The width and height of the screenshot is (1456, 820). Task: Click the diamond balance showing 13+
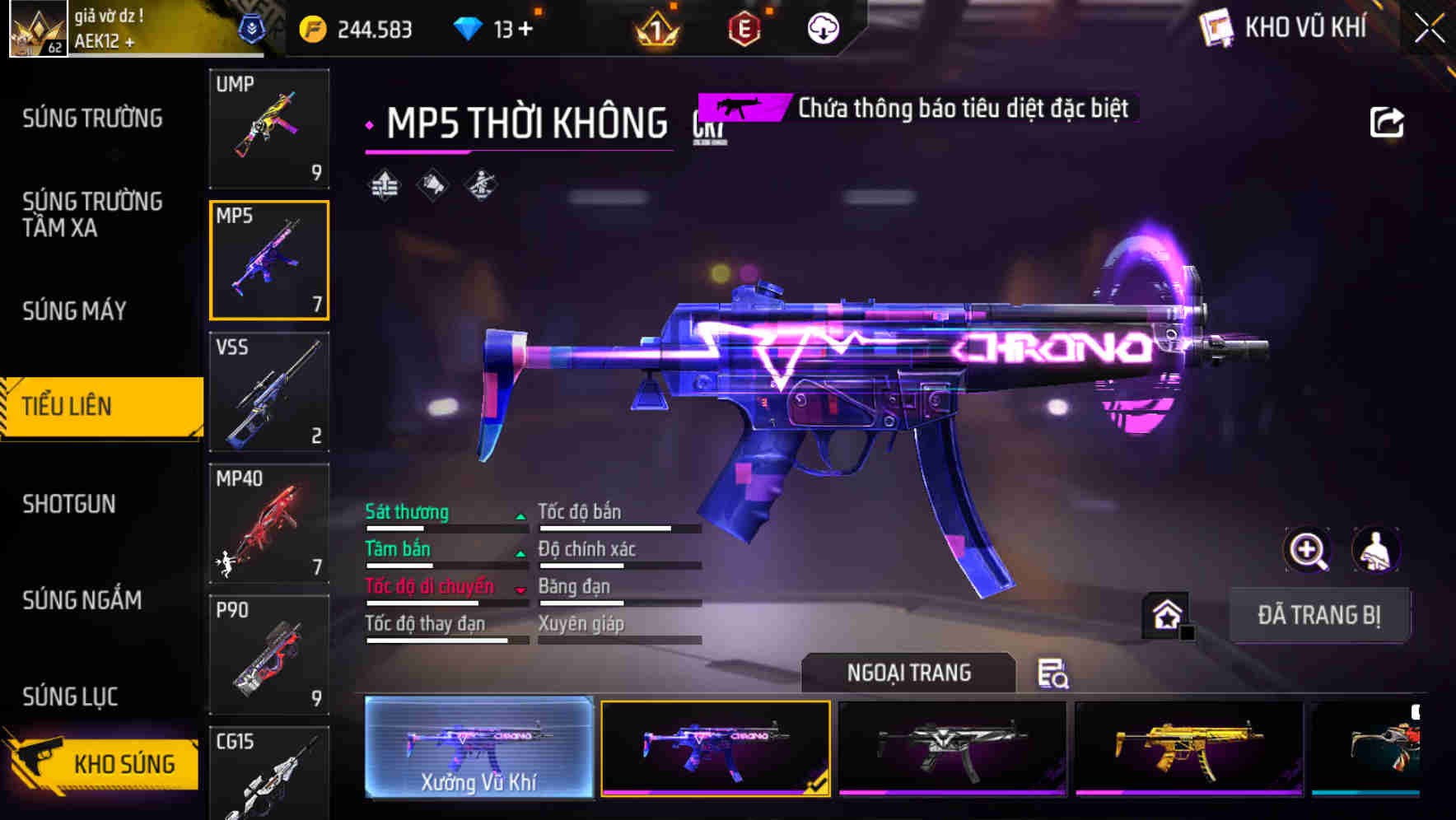coord(495,27)
